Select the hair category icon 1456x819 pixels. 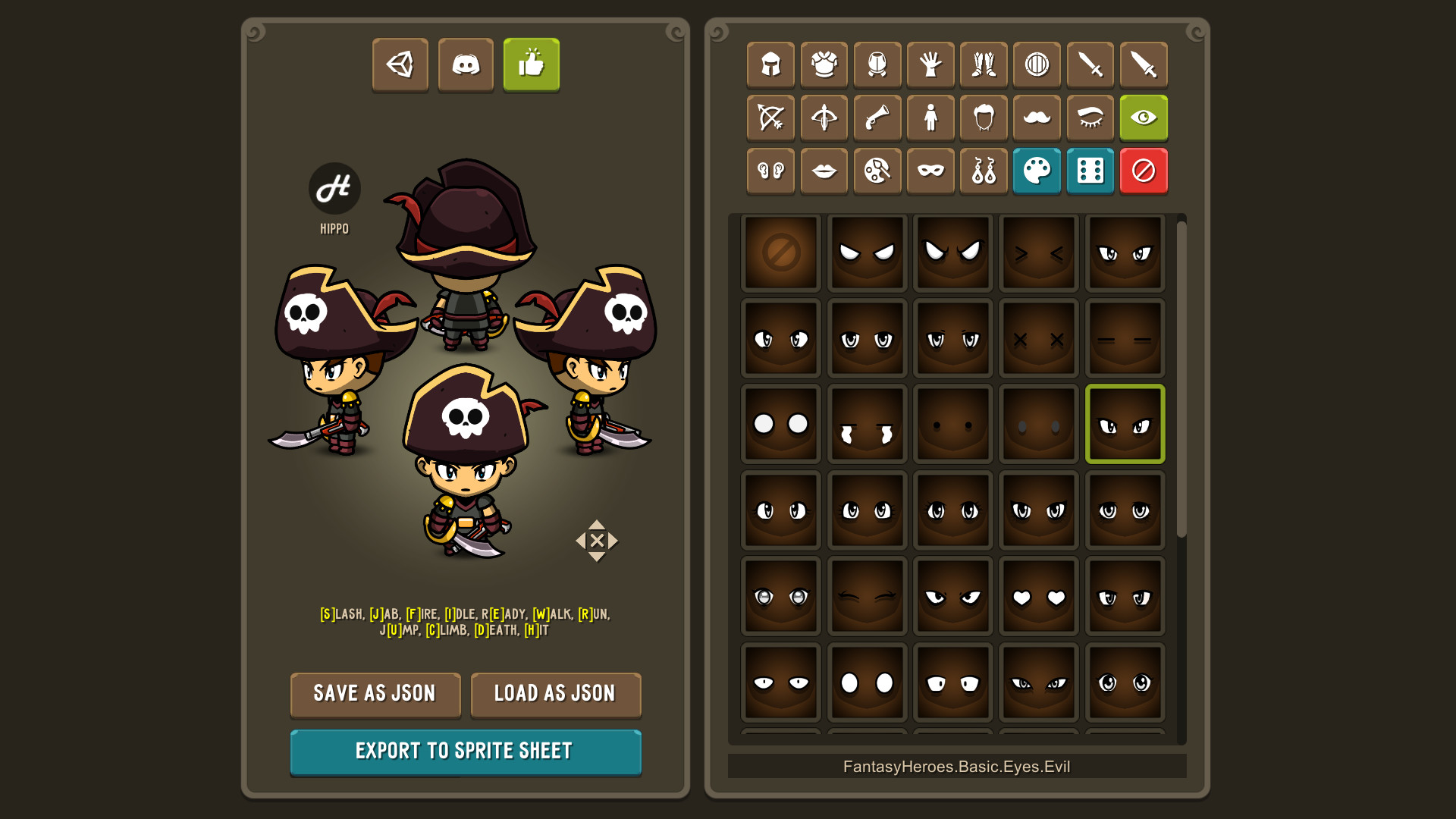pyautogui.click(x=984, y=118)
